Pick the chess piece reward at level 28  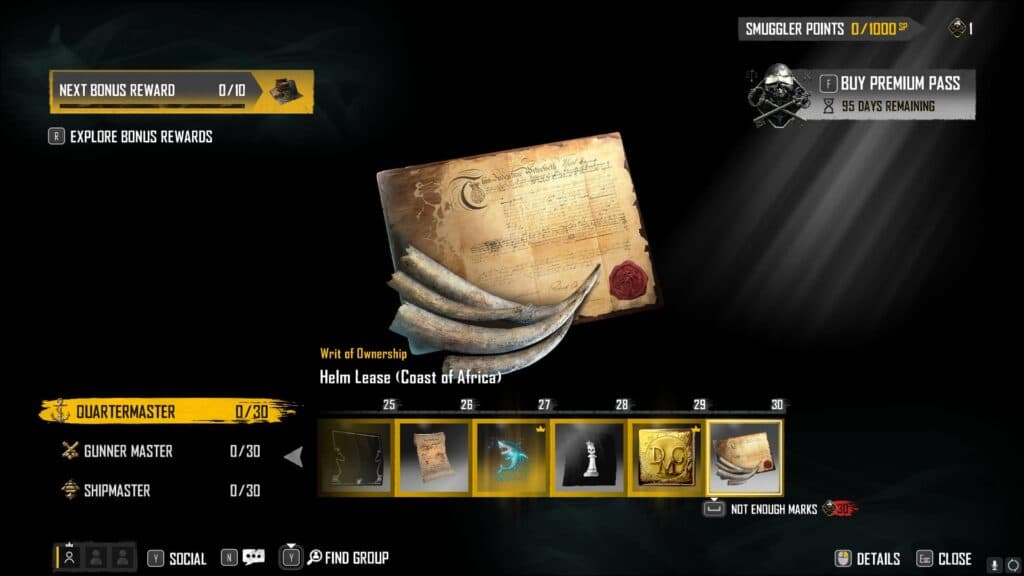[x=589, y=457]
